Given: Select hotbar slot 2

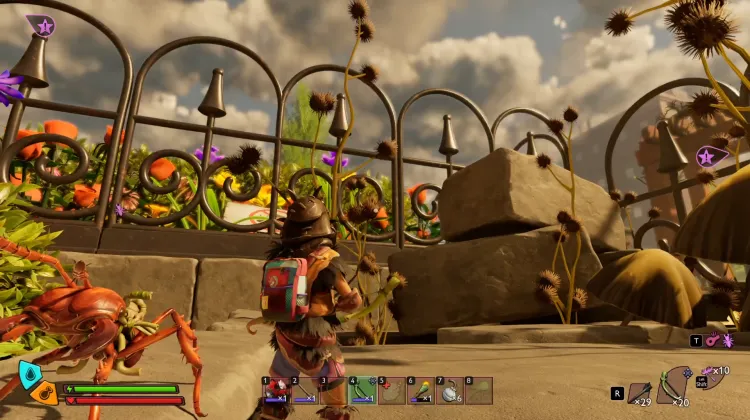Looking at the screenshot, I should [304, 390].
